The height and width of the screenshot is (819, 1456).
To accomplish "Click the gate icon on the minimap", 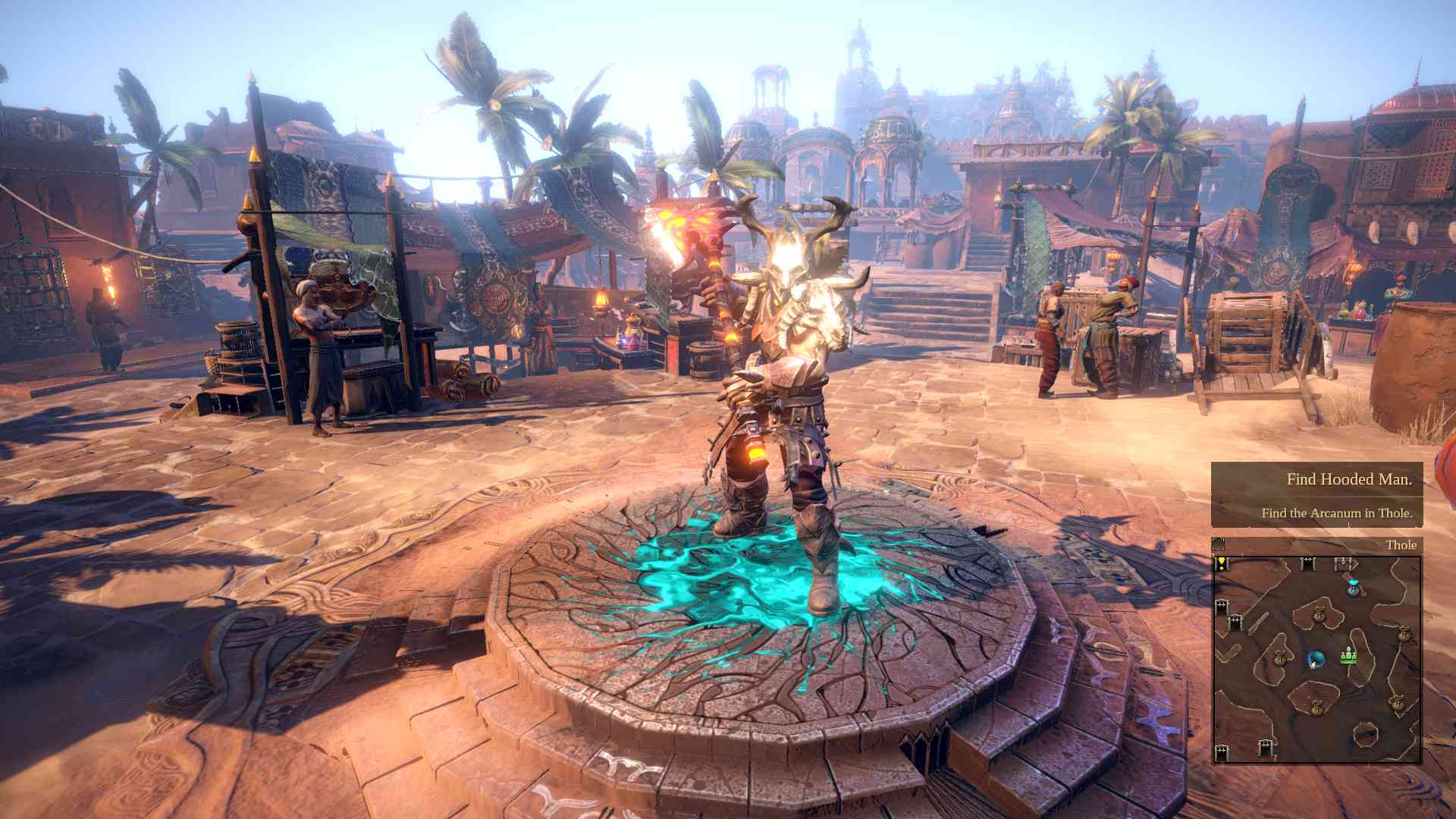I will (1307, 563).
